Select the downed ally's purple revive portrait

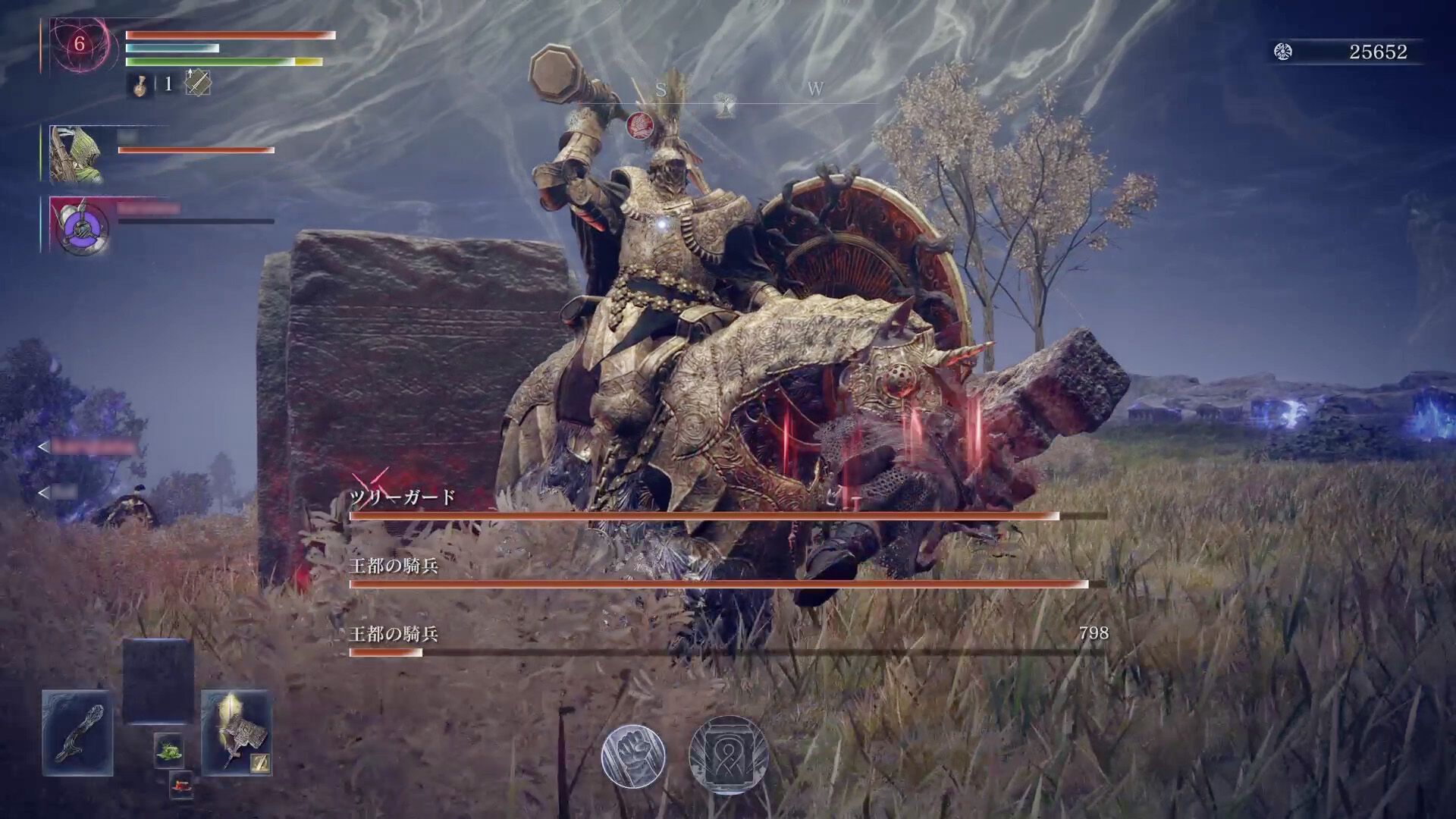point(78,225)
